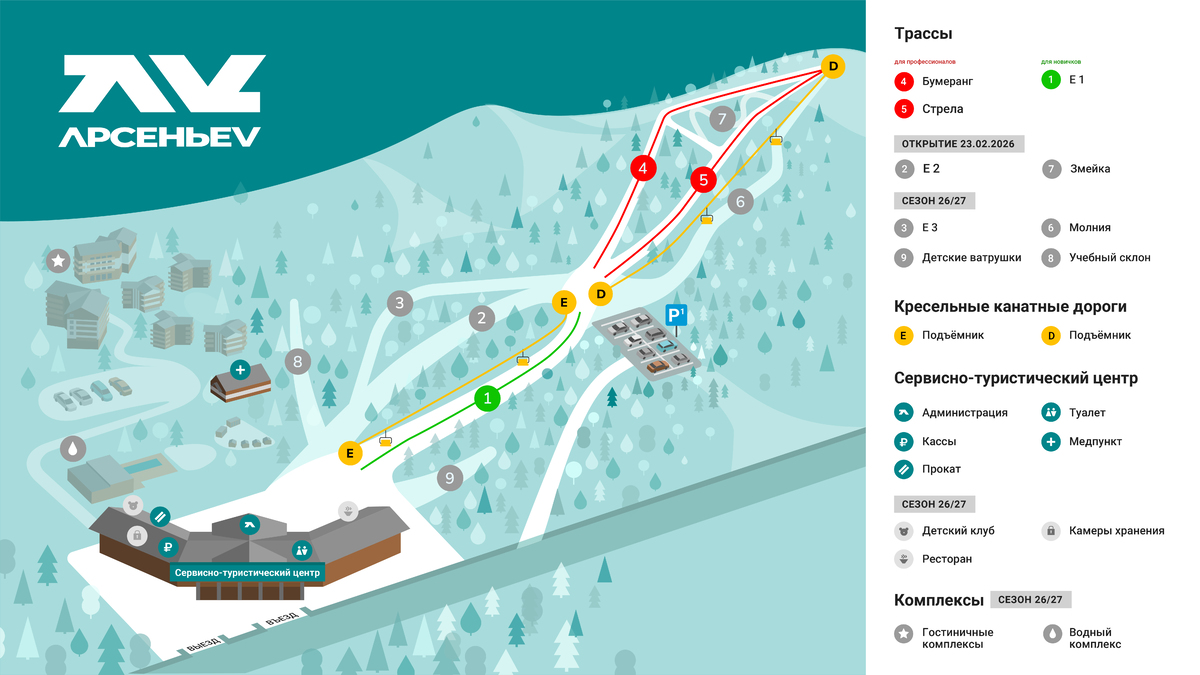Click the Ресторан legend entry
This screenshot has width=1200, height=675.
947,559
